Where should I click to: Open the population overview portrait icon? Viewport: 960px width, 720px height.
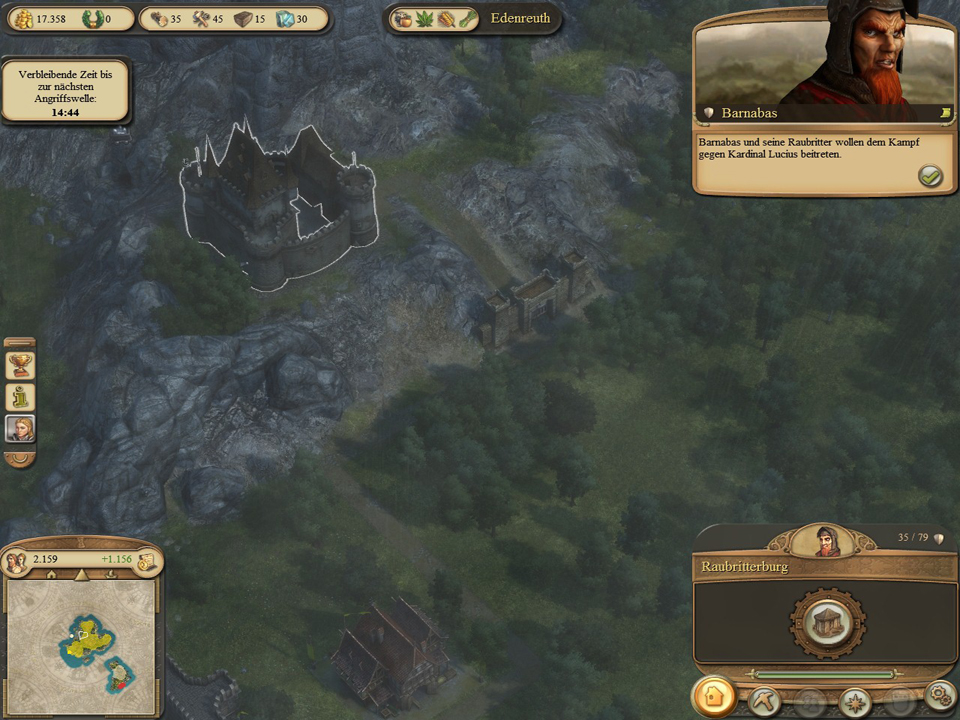[x=16, y=561]
